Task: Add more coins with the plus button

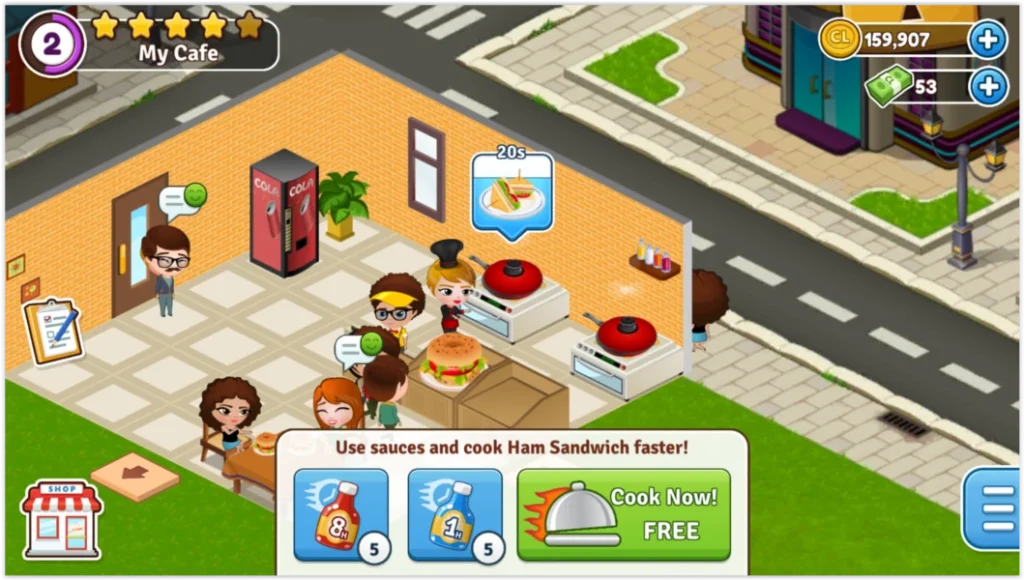Action: tap(987, 40)
